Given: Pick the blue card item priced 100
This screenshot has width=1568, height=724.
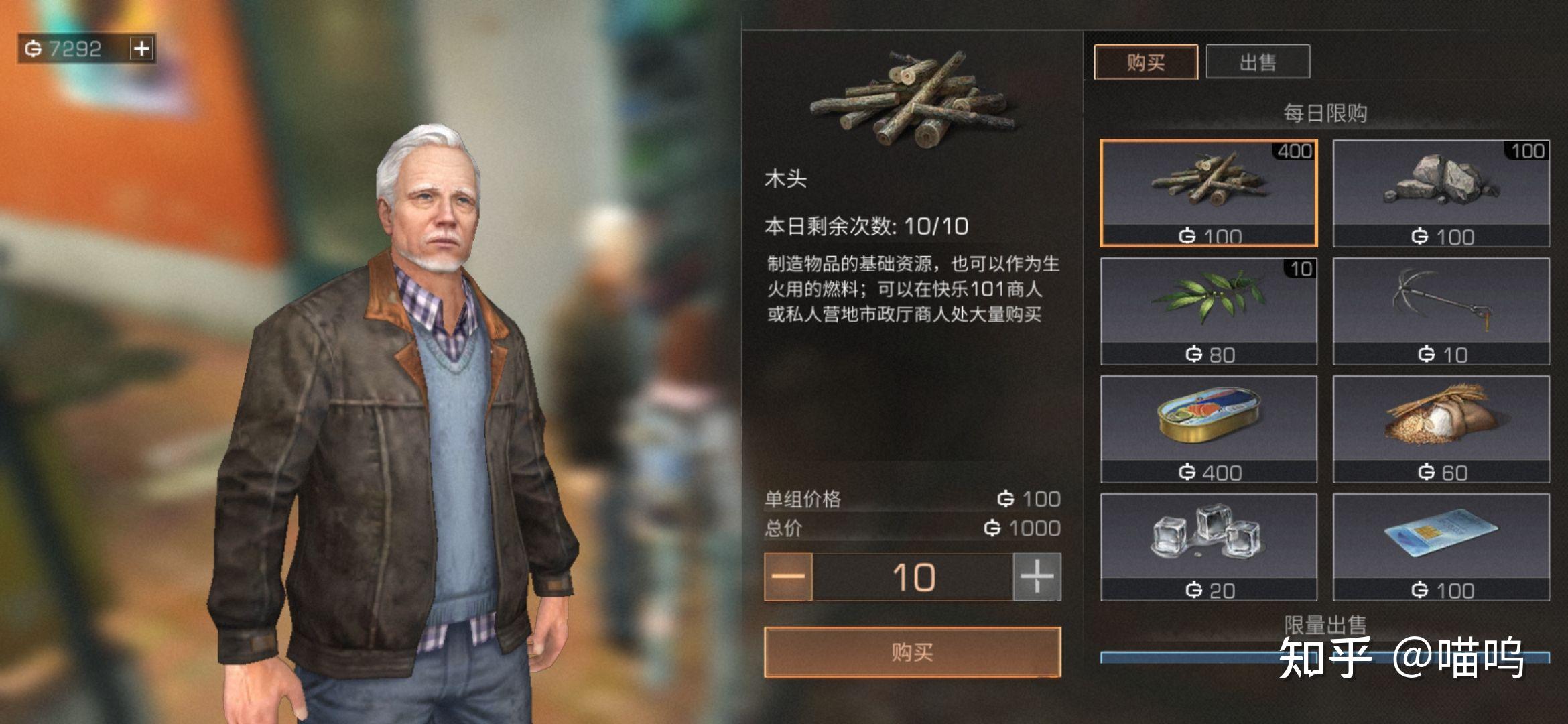Looking at the screenshot, I should click(x=1441, y=547).
